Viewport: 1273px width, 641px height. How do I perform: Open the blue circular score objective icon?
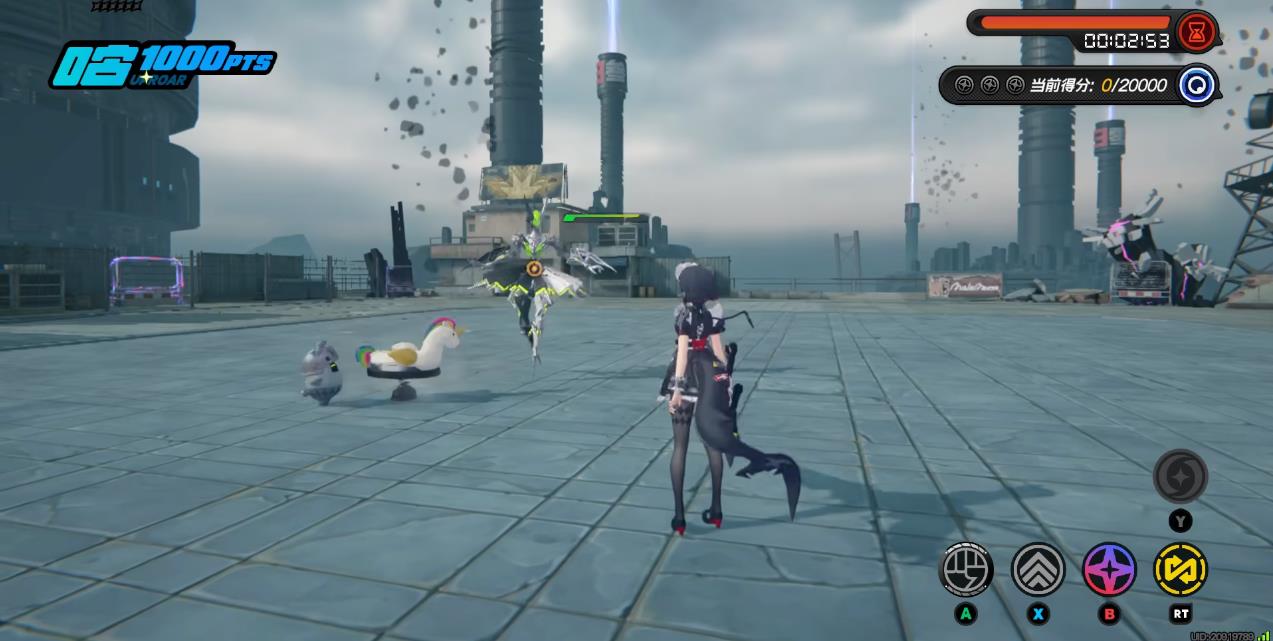point(1196,85)
